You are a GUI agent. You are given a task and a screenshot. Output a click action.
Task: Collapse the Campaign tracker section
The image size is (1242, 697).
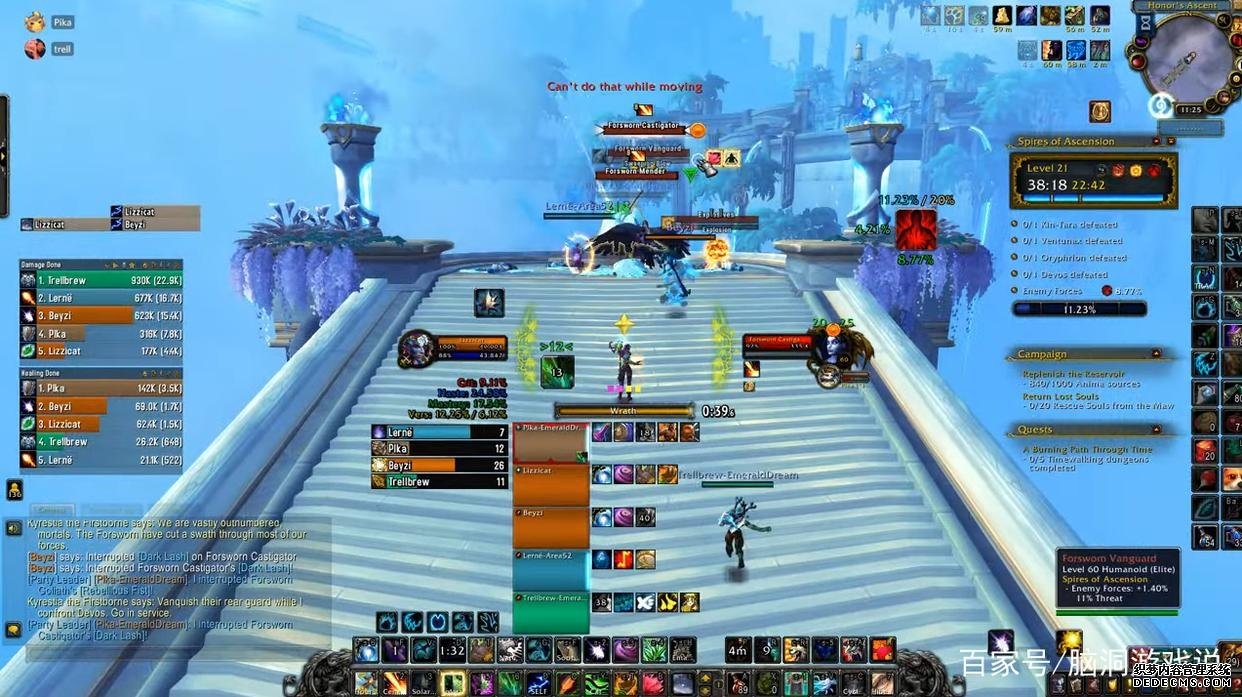tap(1157, 354)
